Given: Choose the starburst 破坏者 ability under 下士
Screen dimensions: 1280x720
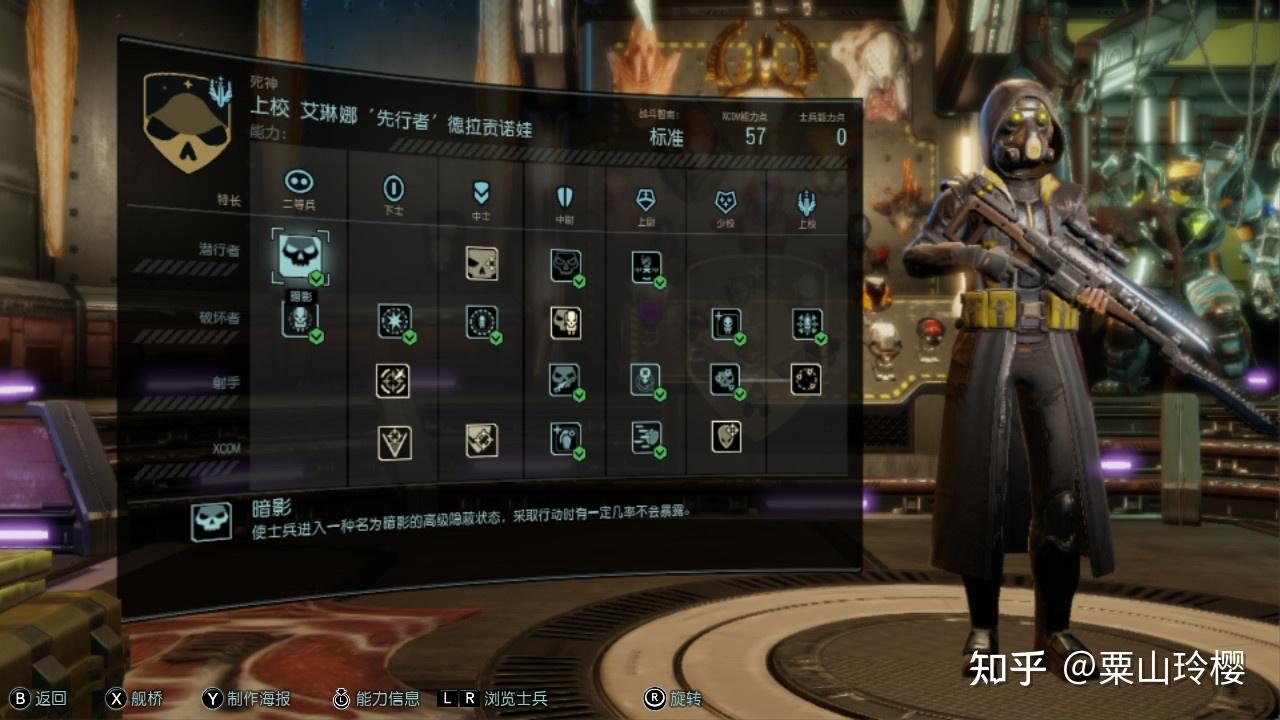Looking at the screenshot, I should click(x=394, y=321).
